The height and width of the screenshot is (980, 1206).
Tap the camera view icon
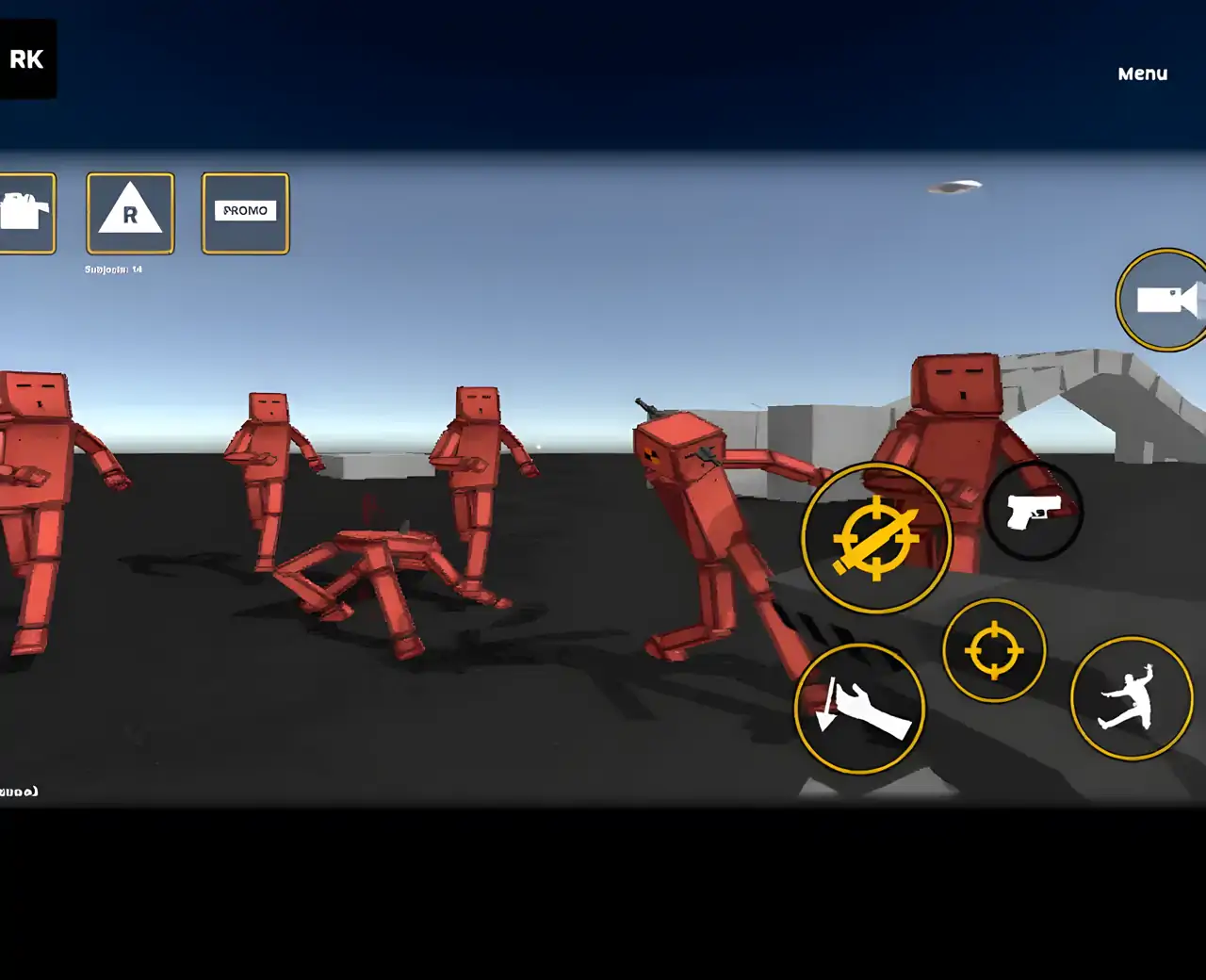point(1163,298)
